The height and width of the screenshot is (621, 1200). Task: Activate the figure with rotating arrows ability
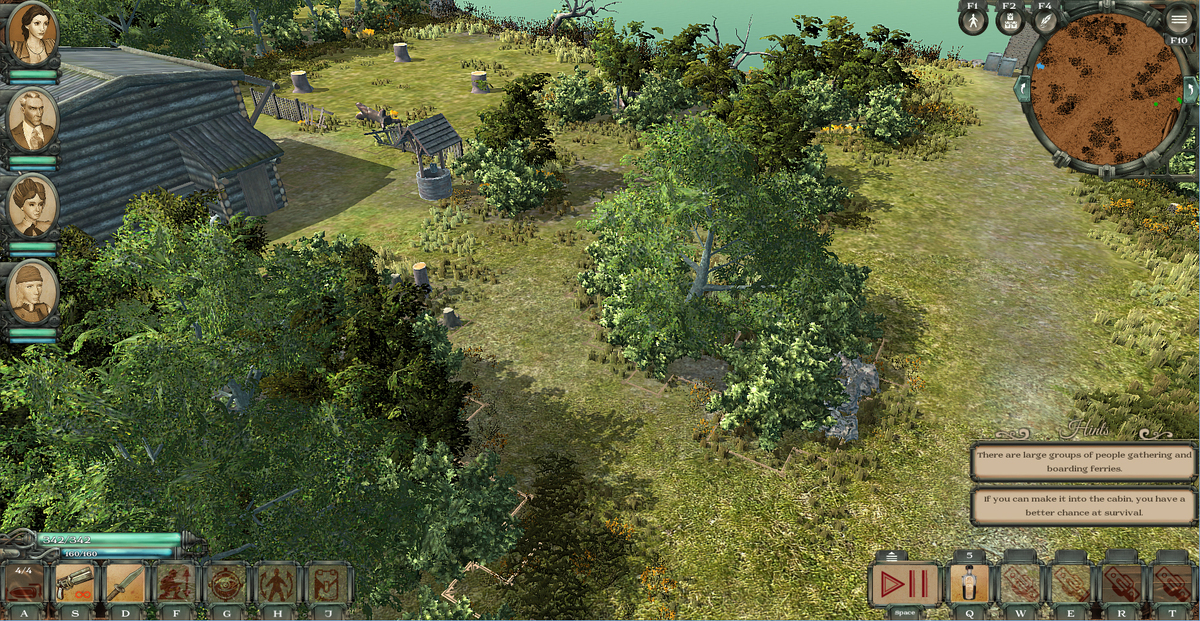(x=276, y=583)
